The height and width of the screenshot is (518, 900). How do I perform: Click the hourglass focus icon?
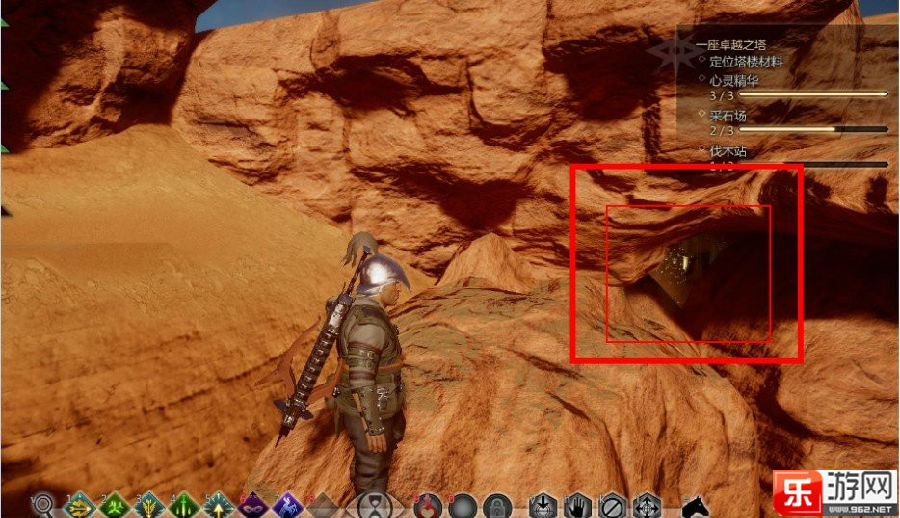pos(375,505)
